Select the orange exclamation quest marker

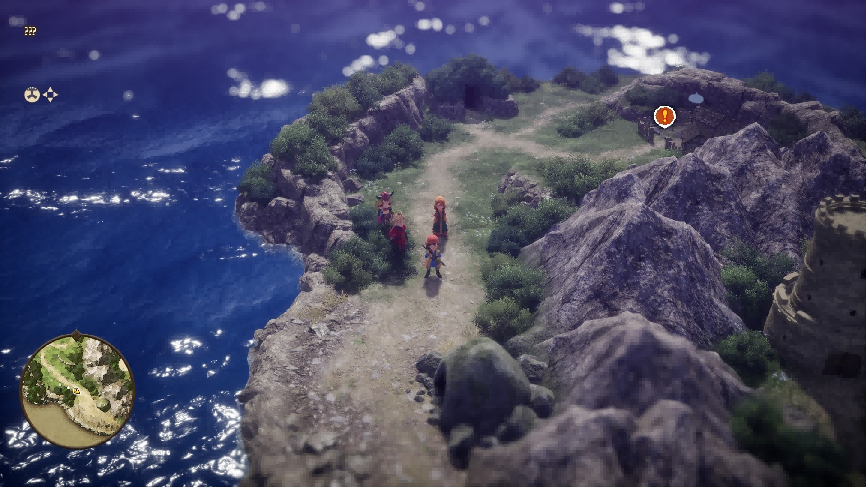[664, 116]
